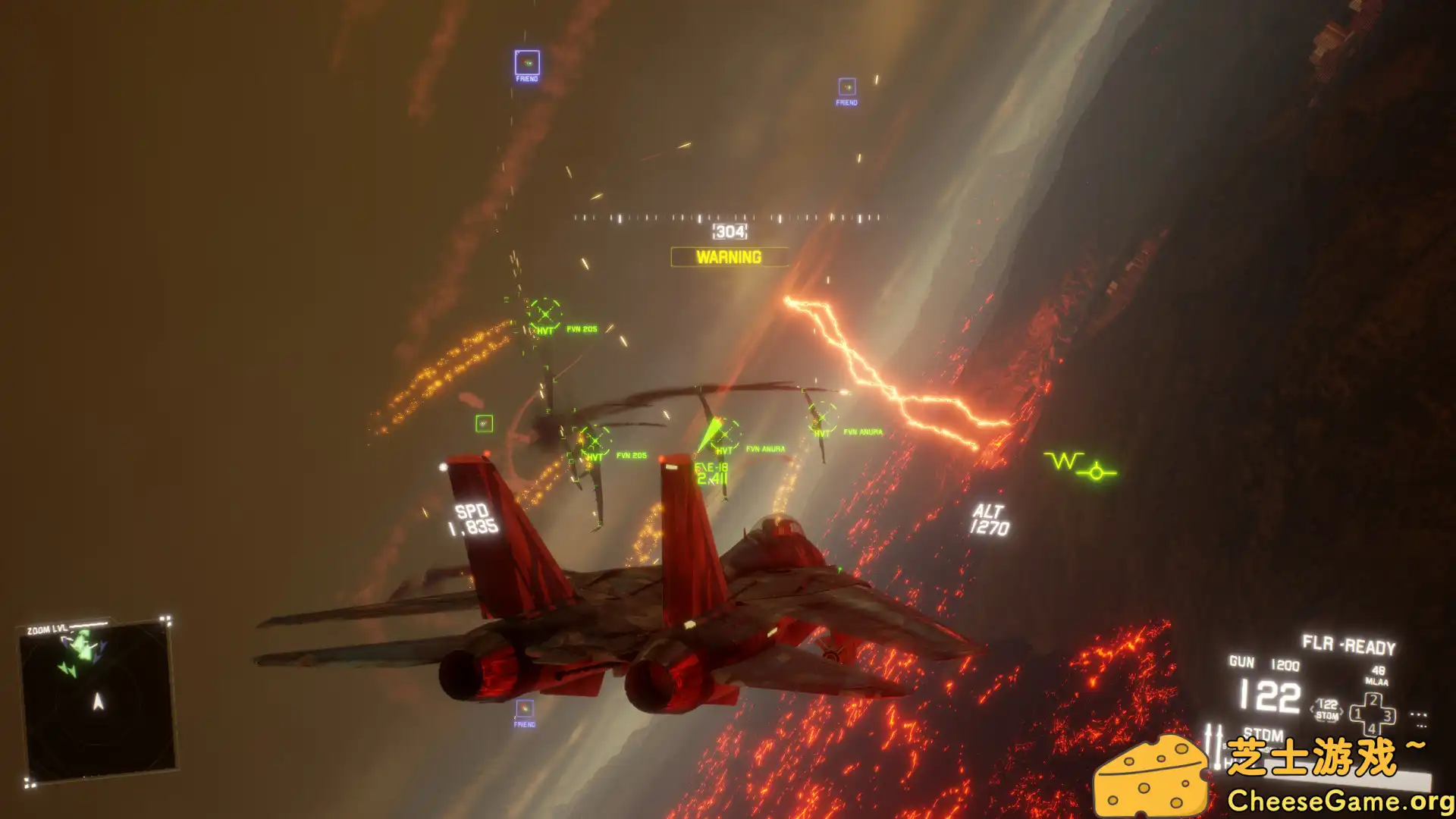Select the purple FRIEND marker at top left

click(526, 61)
